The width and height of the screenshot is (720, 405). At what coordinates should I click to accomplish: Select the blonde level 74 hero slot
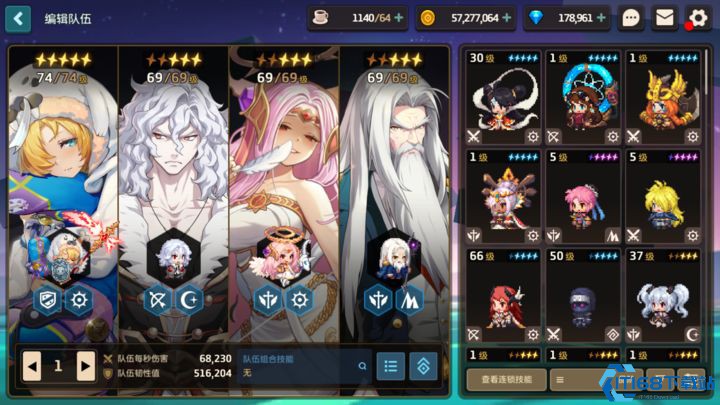click(x=63, y=190)
